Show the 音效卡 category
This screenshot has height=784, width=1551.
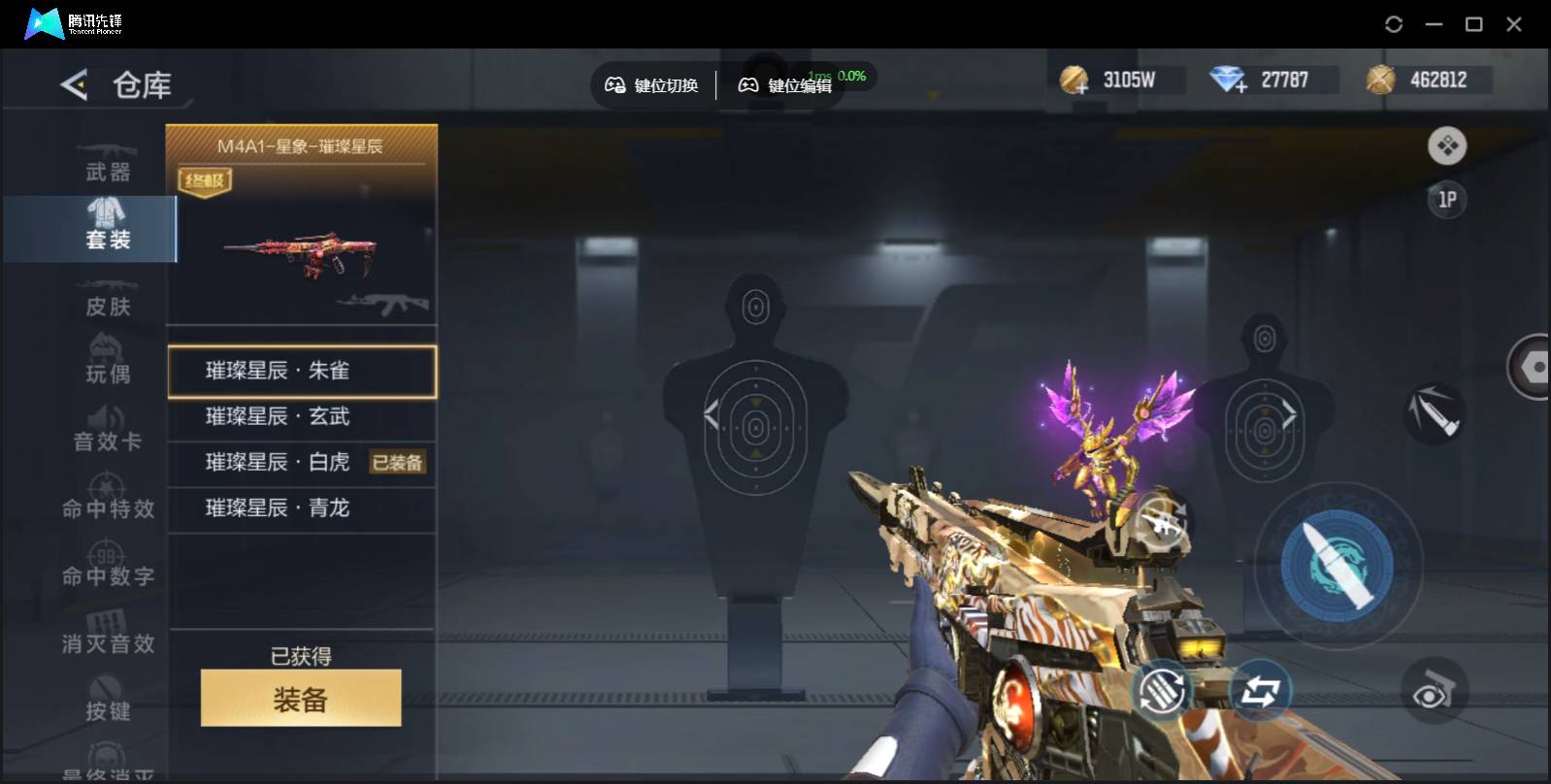pyautogui.click(x=107, y=432)
